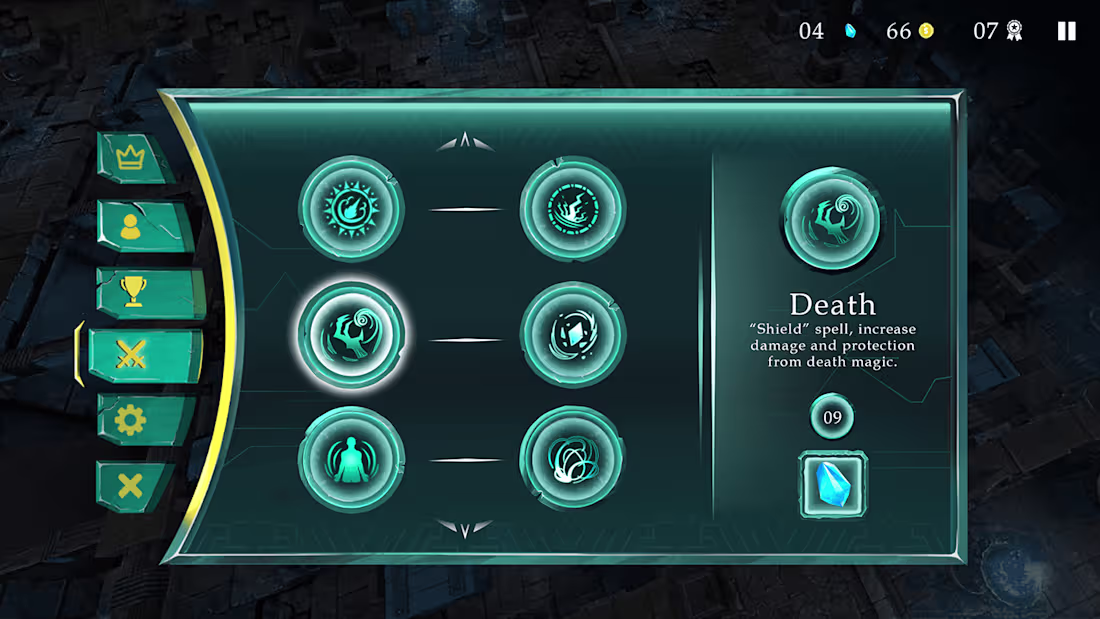Image resolution: width=1100 pixels, height=619 pixels.
Task: Choose the swirling vortex spell icon
Action: click(x=573, y=459)
